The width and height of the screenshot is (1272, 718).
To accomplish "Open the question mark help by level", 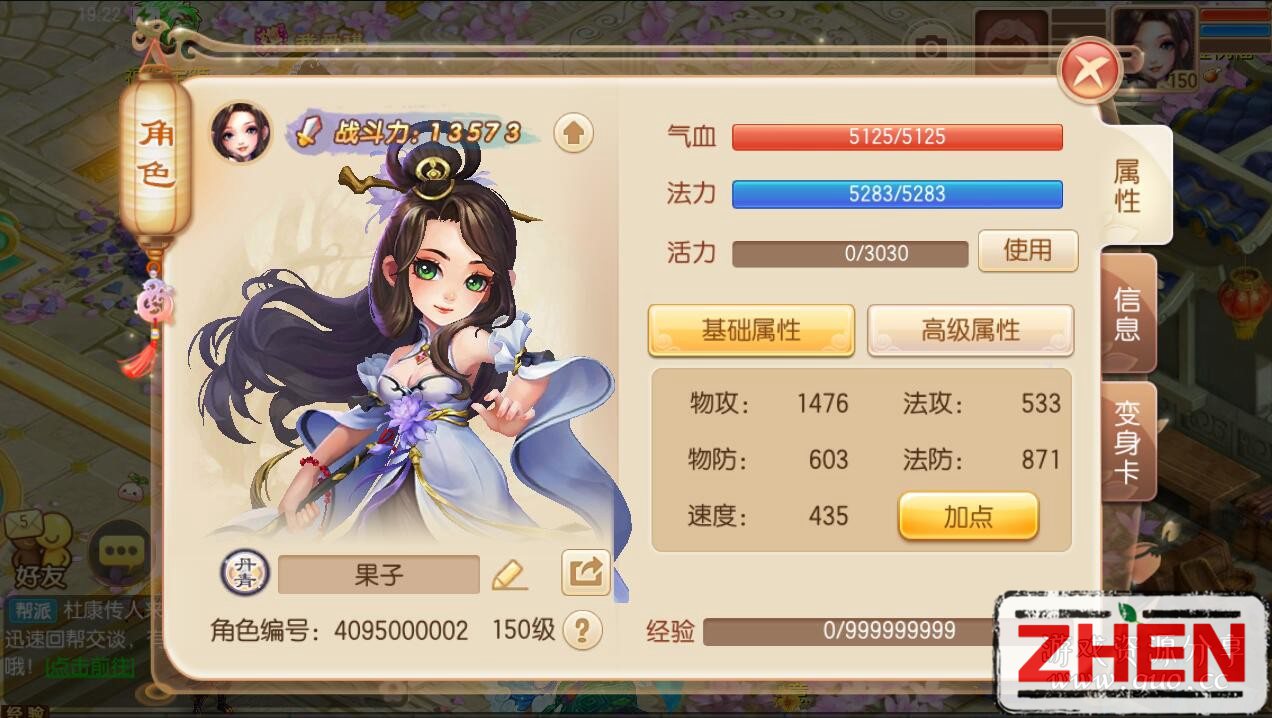I will pos(582,630).
